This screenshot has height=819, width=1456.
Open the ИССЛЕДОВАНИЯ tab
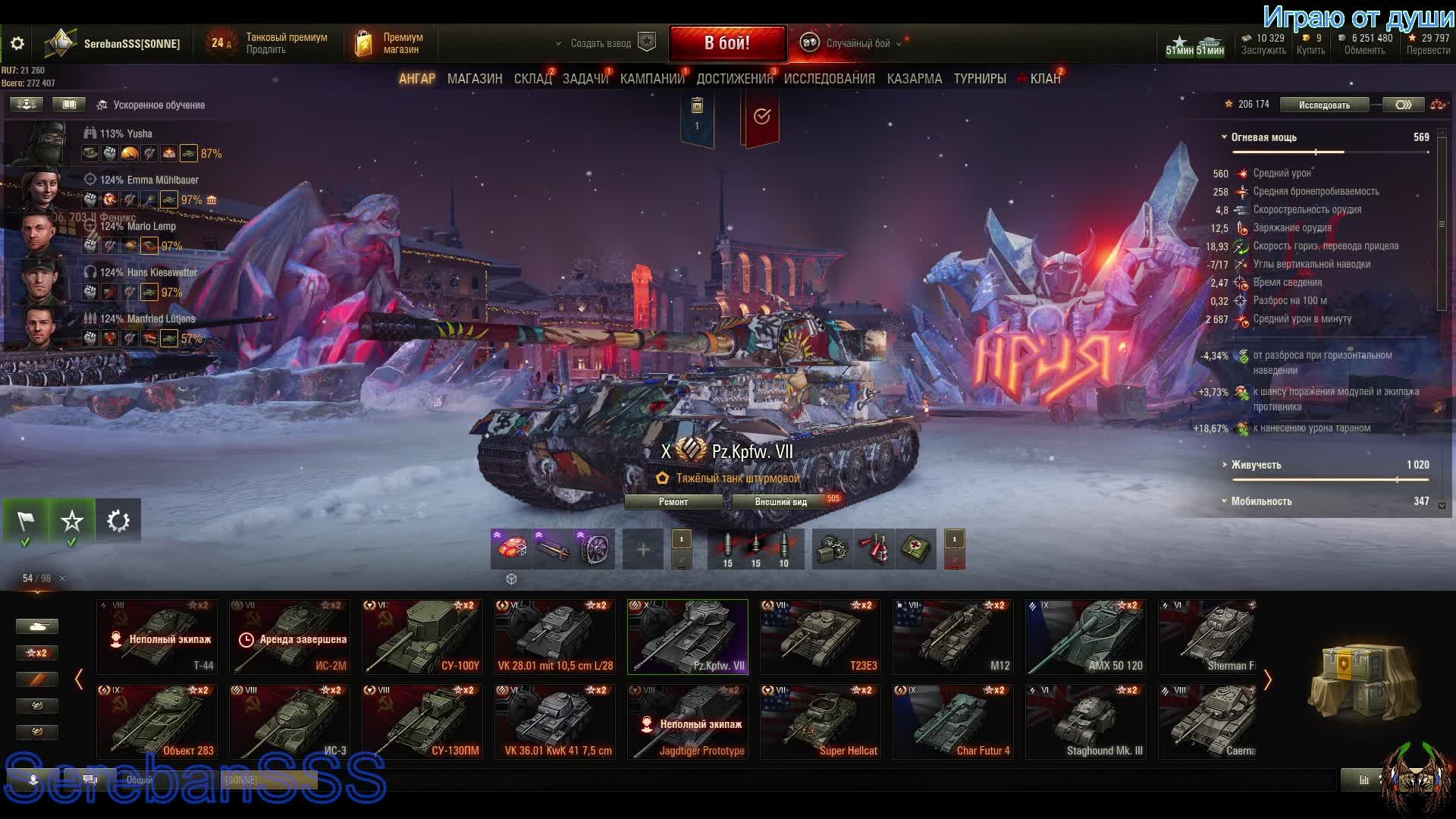[829, 79]
